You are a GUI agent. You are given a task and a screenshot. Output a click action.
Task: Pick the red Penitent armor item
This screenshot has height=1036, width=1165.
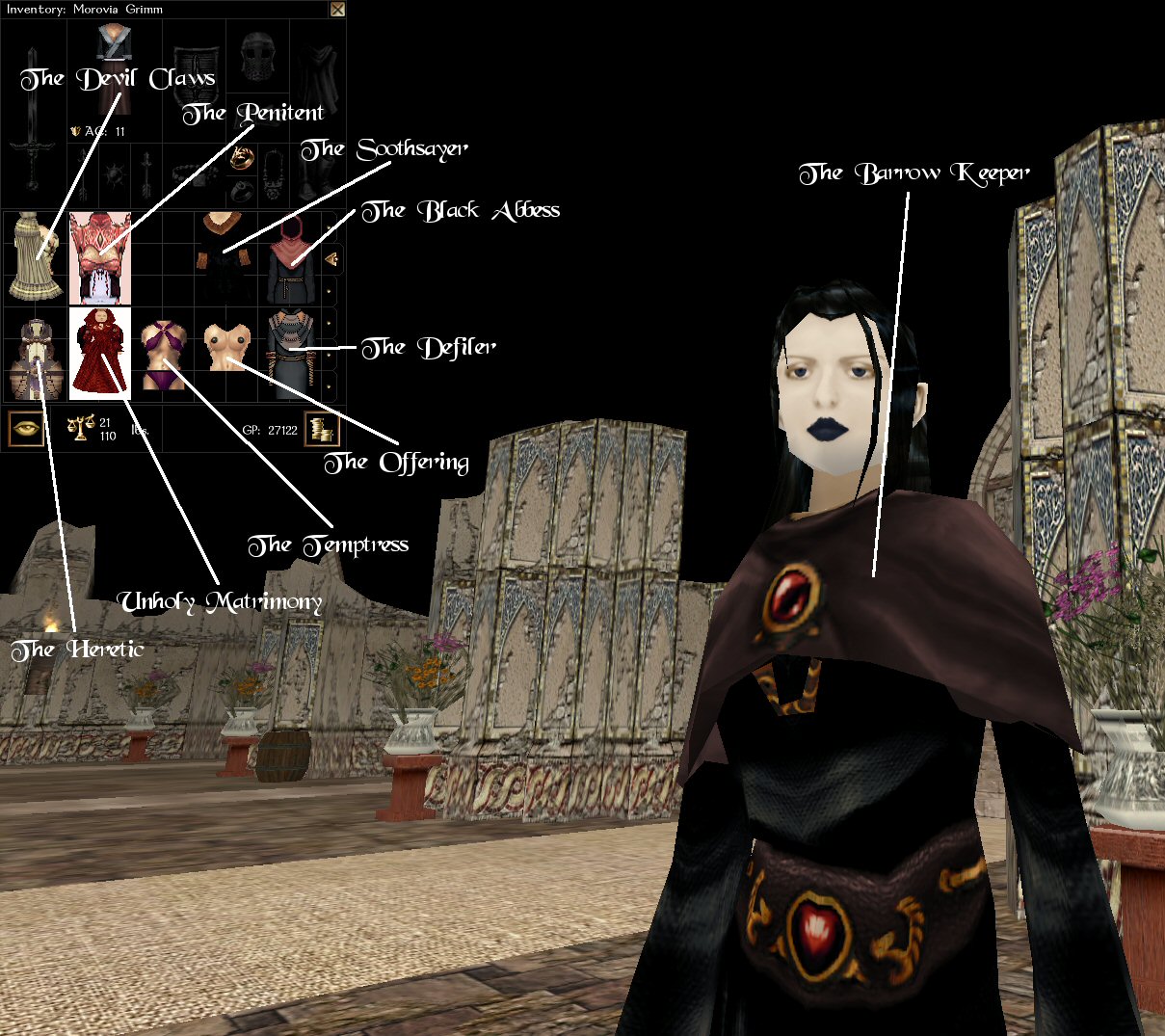point(99,257)
